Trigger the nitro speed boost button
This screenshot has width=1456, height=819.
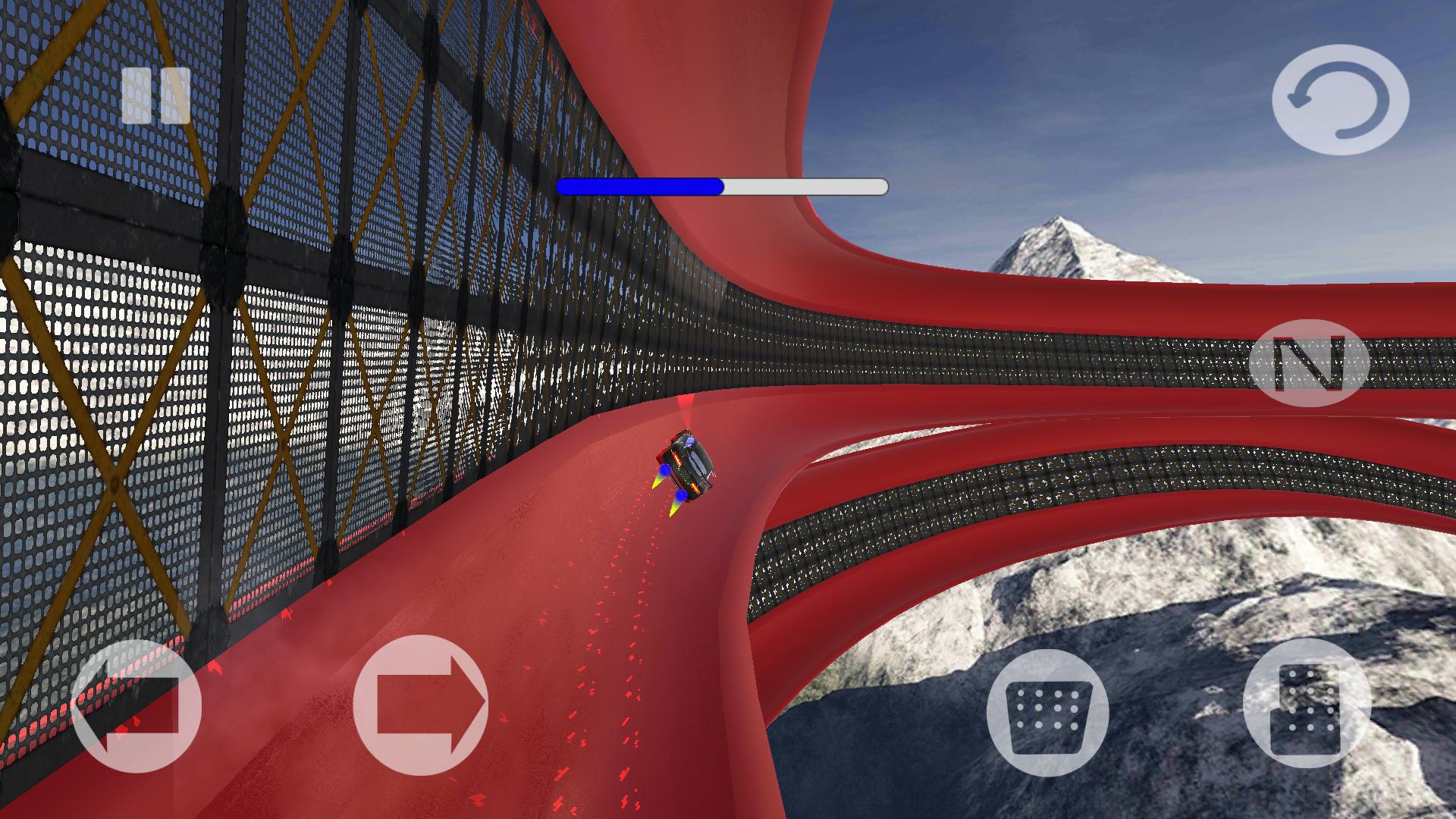tap(1310, 364)
